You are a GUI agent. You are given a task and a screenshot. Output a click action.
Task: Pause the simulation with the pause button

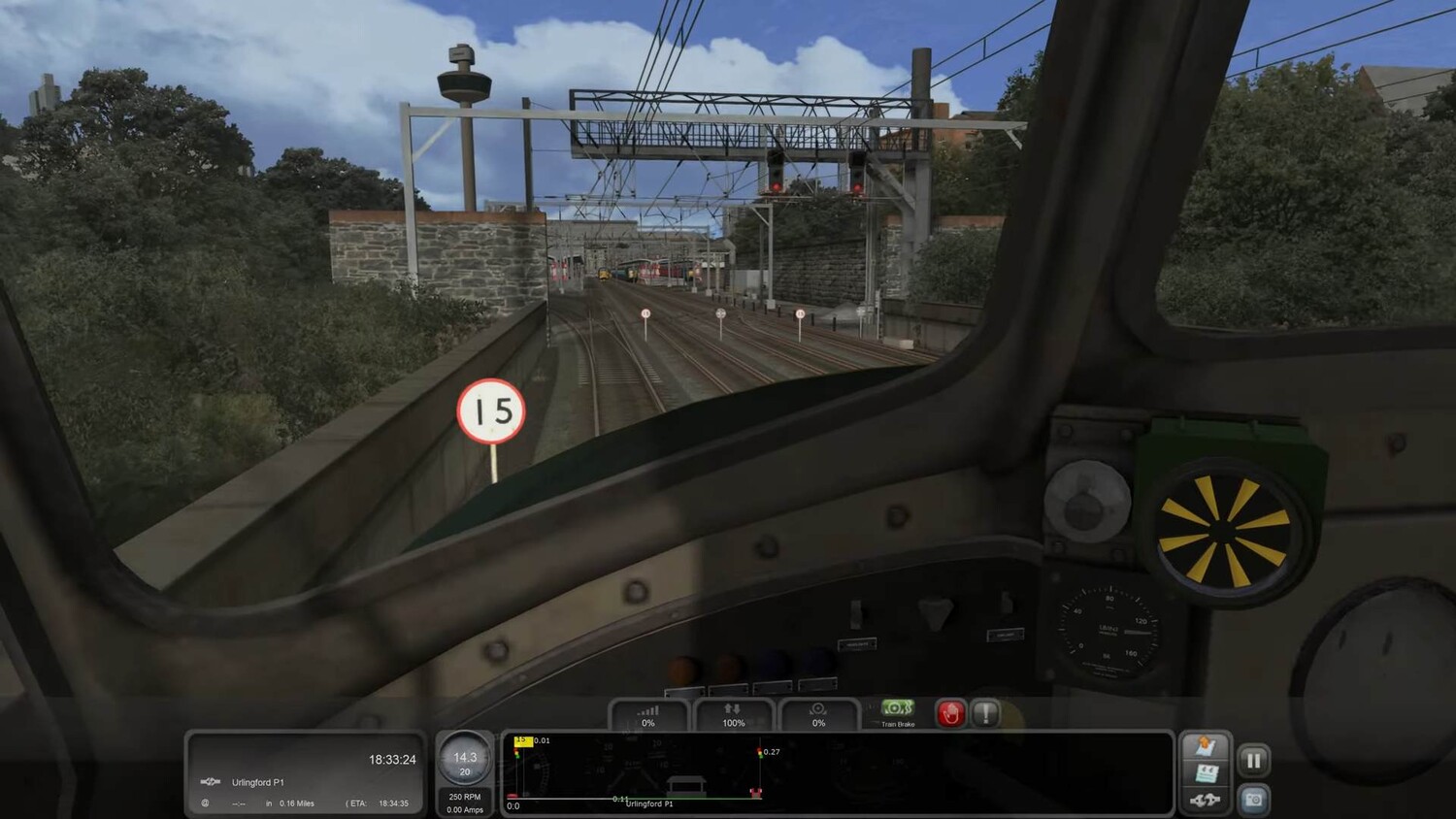1253,760
